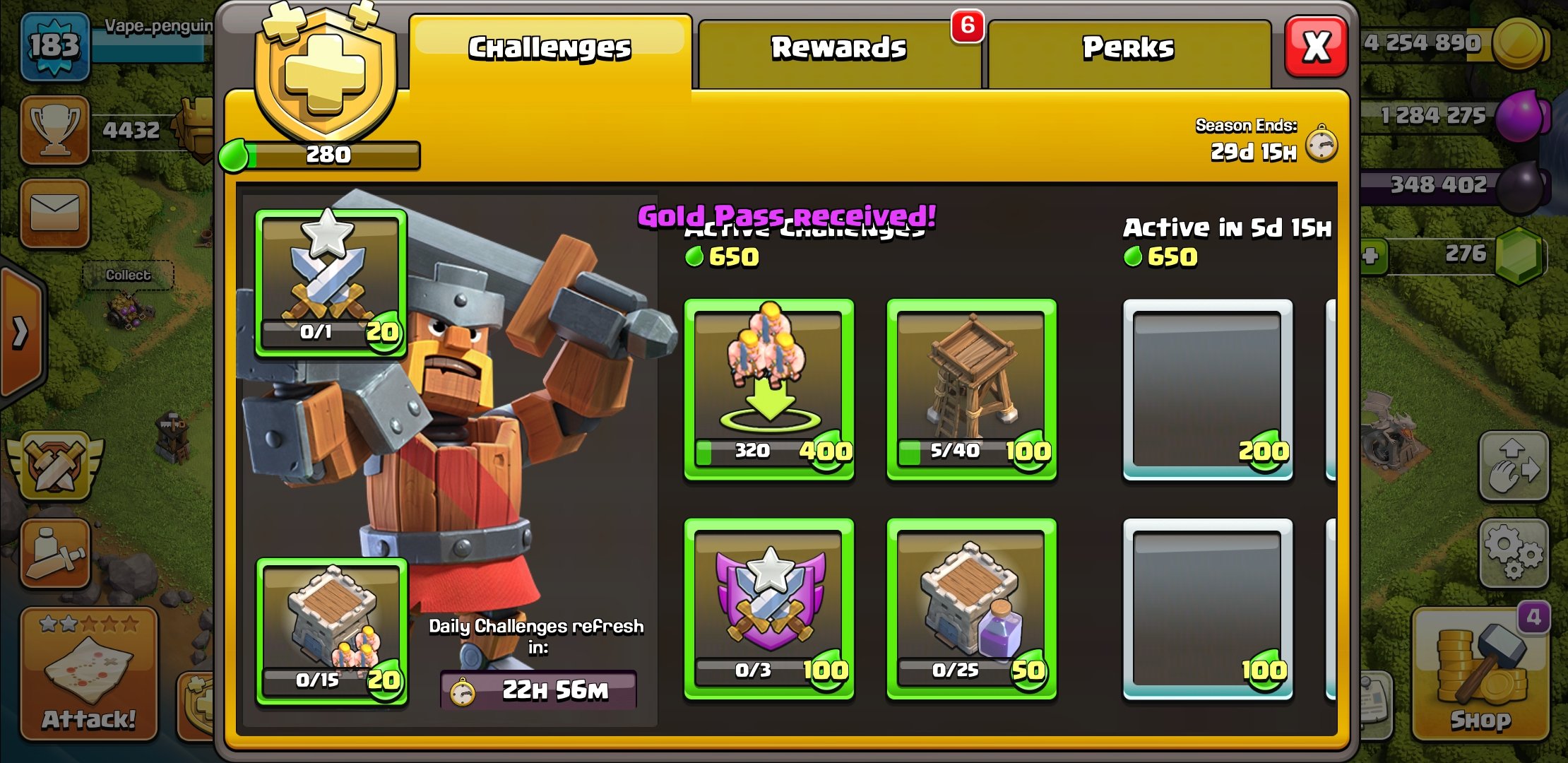Expand the orange side arrow panel
This screenshot has height=763, width=1568.
[x=21, y=332]
